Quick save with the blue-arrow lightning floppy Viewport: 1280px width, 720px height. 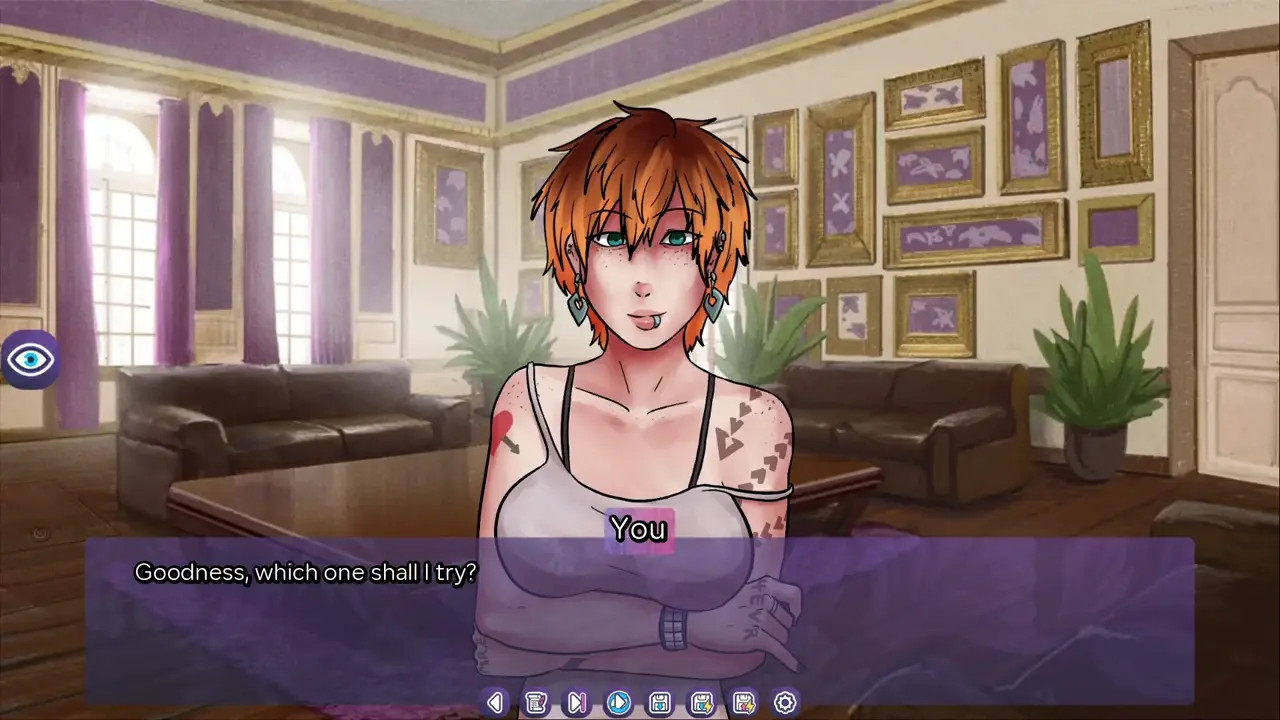click(702, 703)
